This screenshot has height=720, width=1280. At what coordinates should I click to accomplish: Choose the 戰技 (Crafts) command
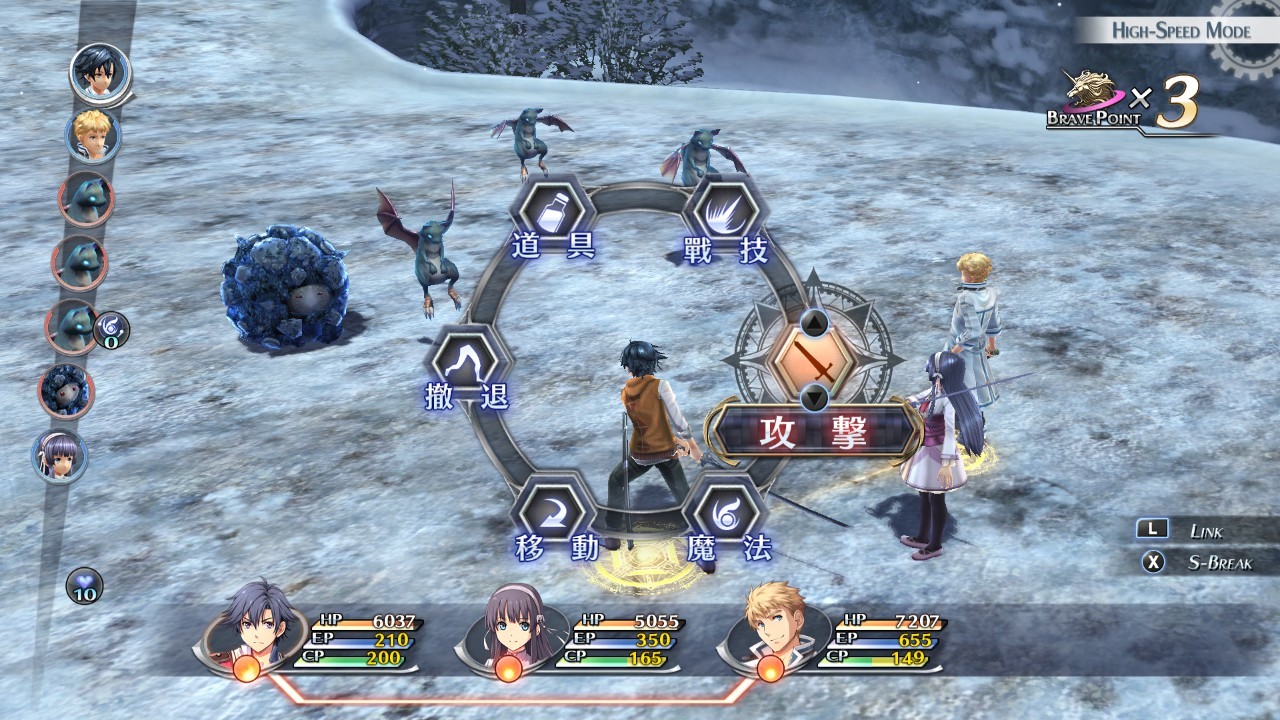[x=727, y=214]
